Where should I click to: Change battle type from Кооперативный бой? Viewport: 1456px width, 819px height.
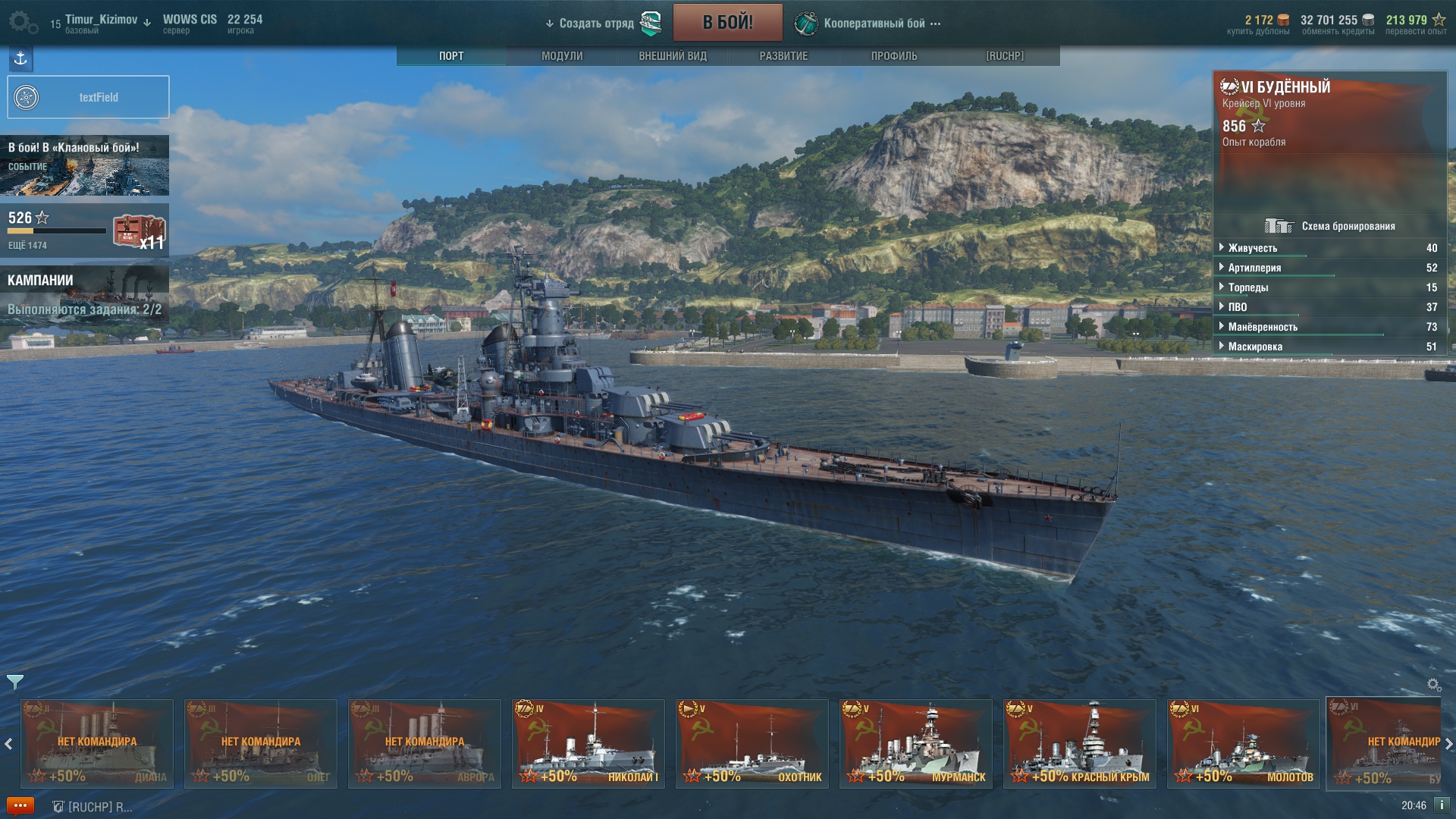[874, 24]
